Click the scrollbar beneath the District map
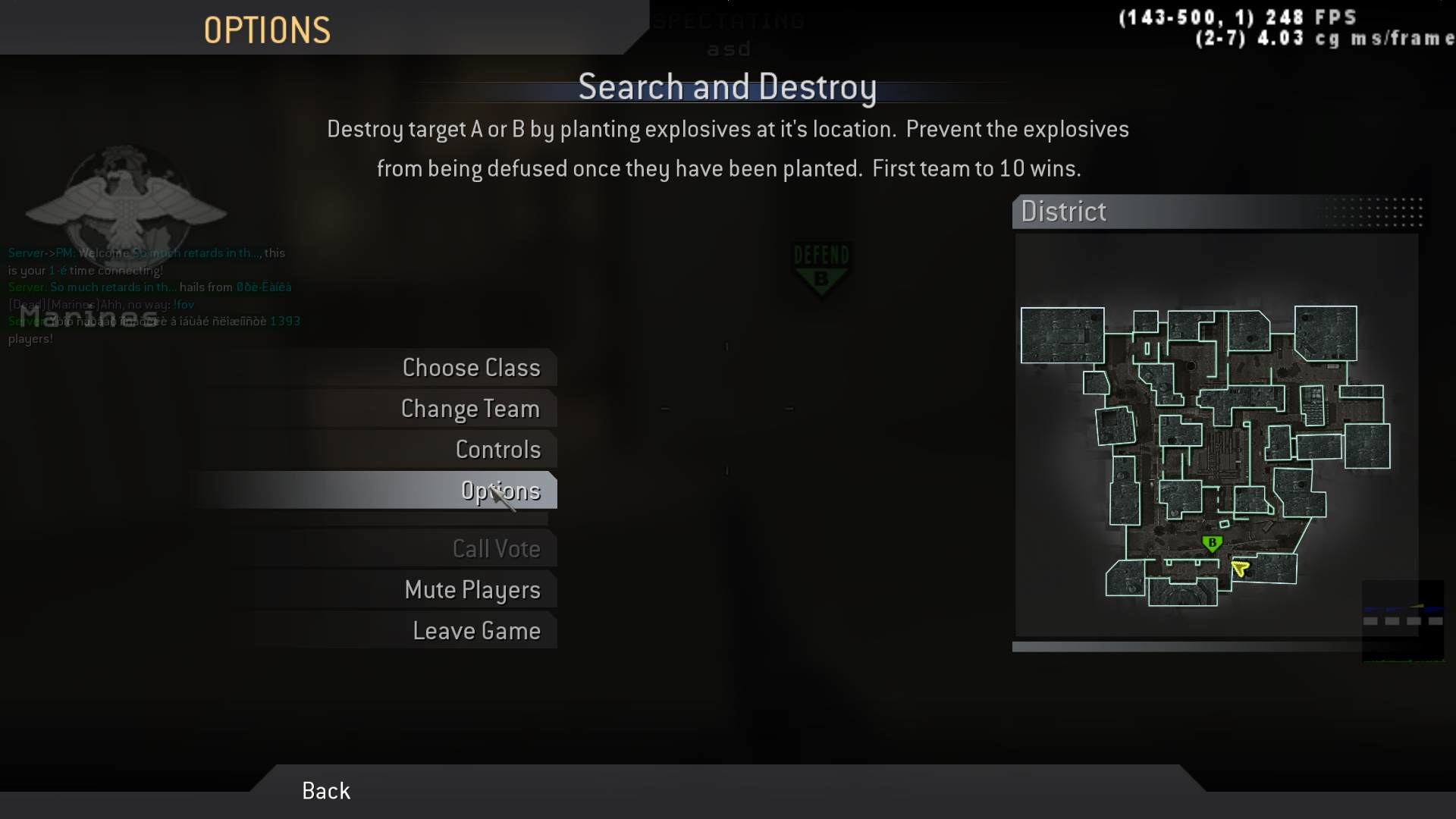Viewport: 1456px width, 819px height. (1213, 648)
